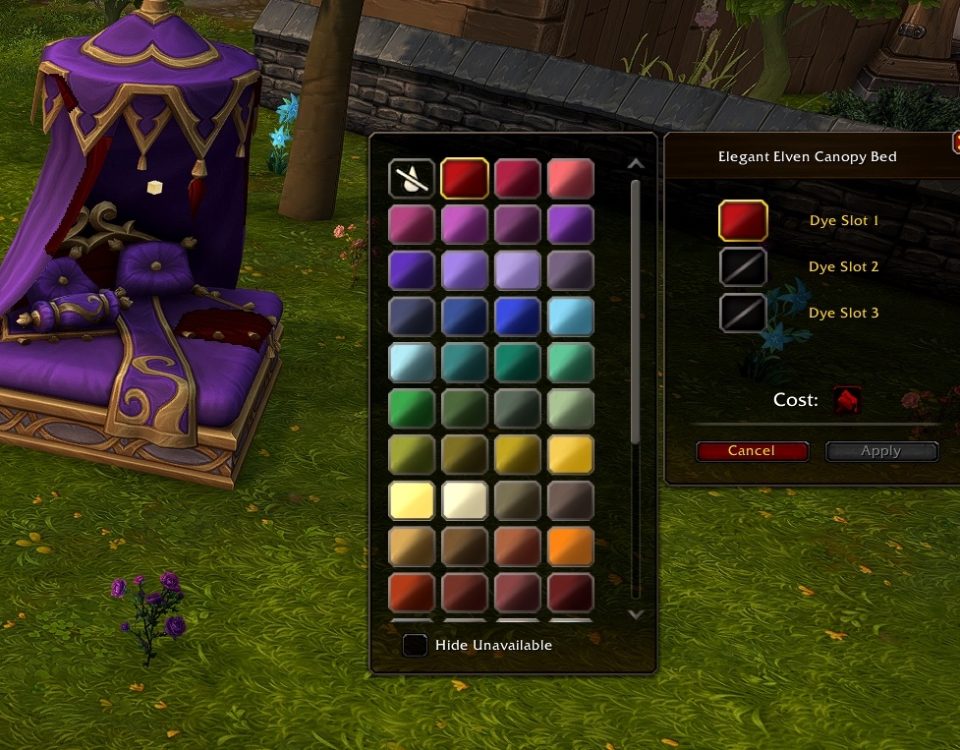960x750 pixels.
Task: Pick the salmon pink dye swatch
Action: pos(571,179)
